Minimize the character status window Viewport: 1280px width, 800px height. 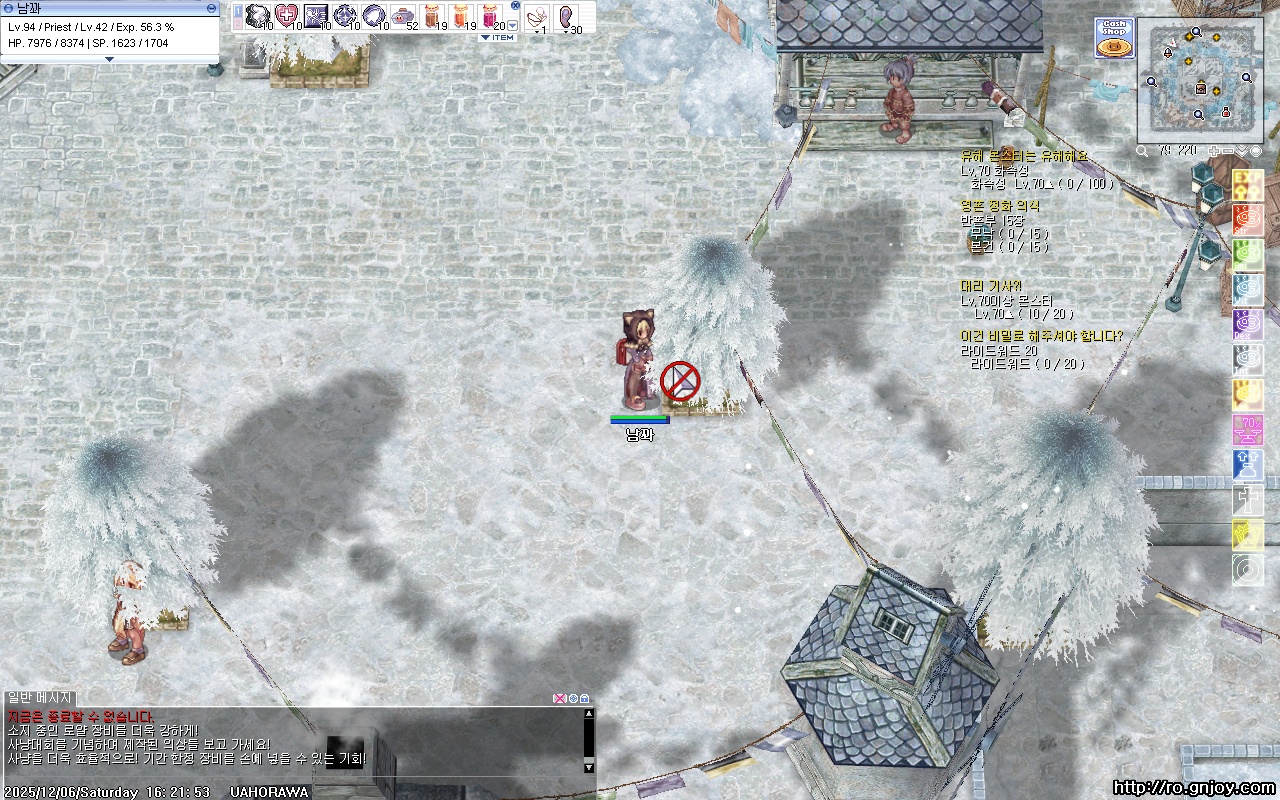(211, 7)
